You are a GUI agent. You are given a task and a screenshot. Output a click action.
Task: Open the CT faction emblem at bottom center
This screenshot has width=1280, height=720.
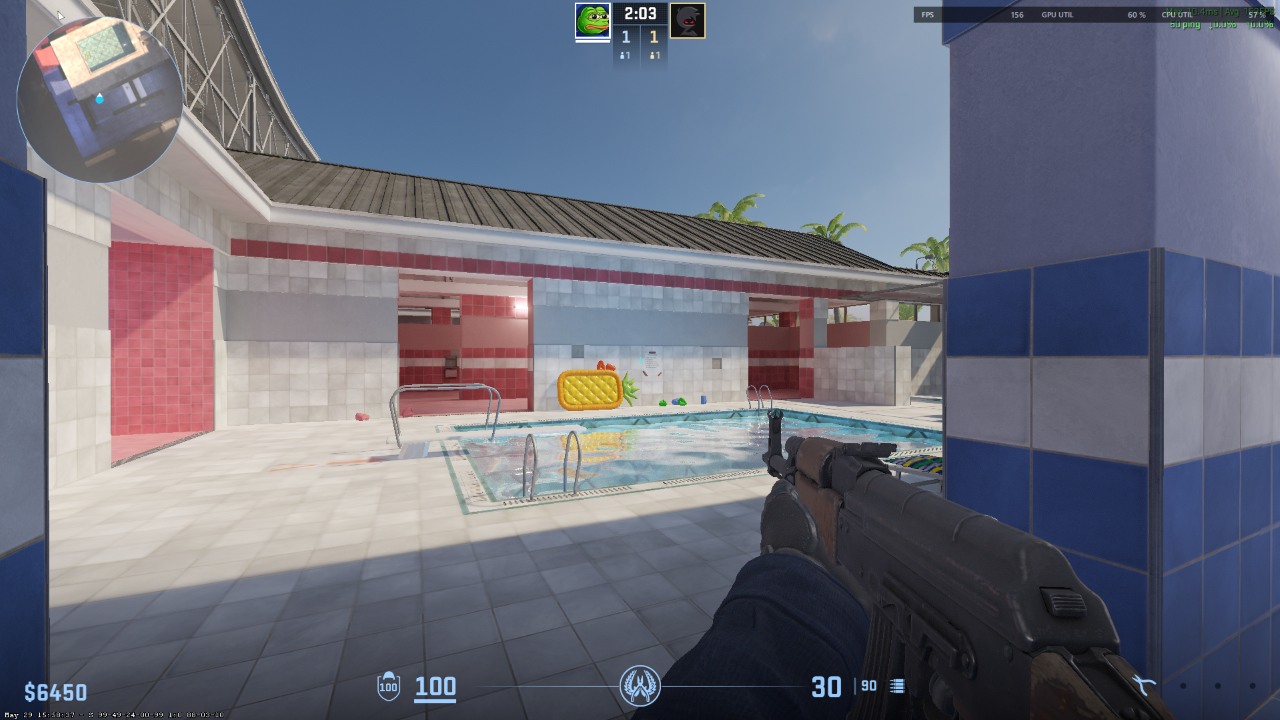(x=640, y=686)
